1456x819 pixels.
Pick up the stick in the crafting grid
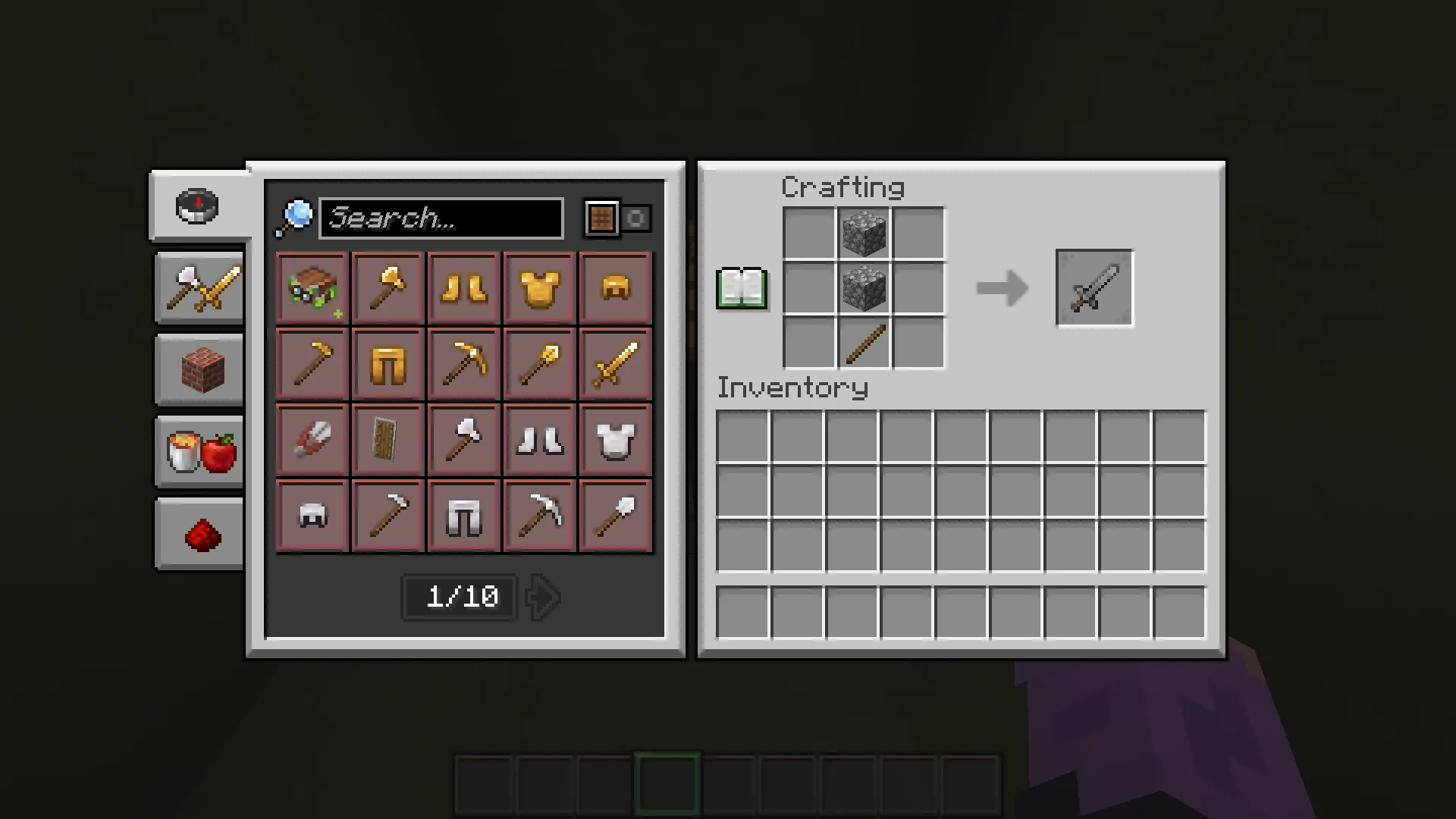tap(864, 345)
